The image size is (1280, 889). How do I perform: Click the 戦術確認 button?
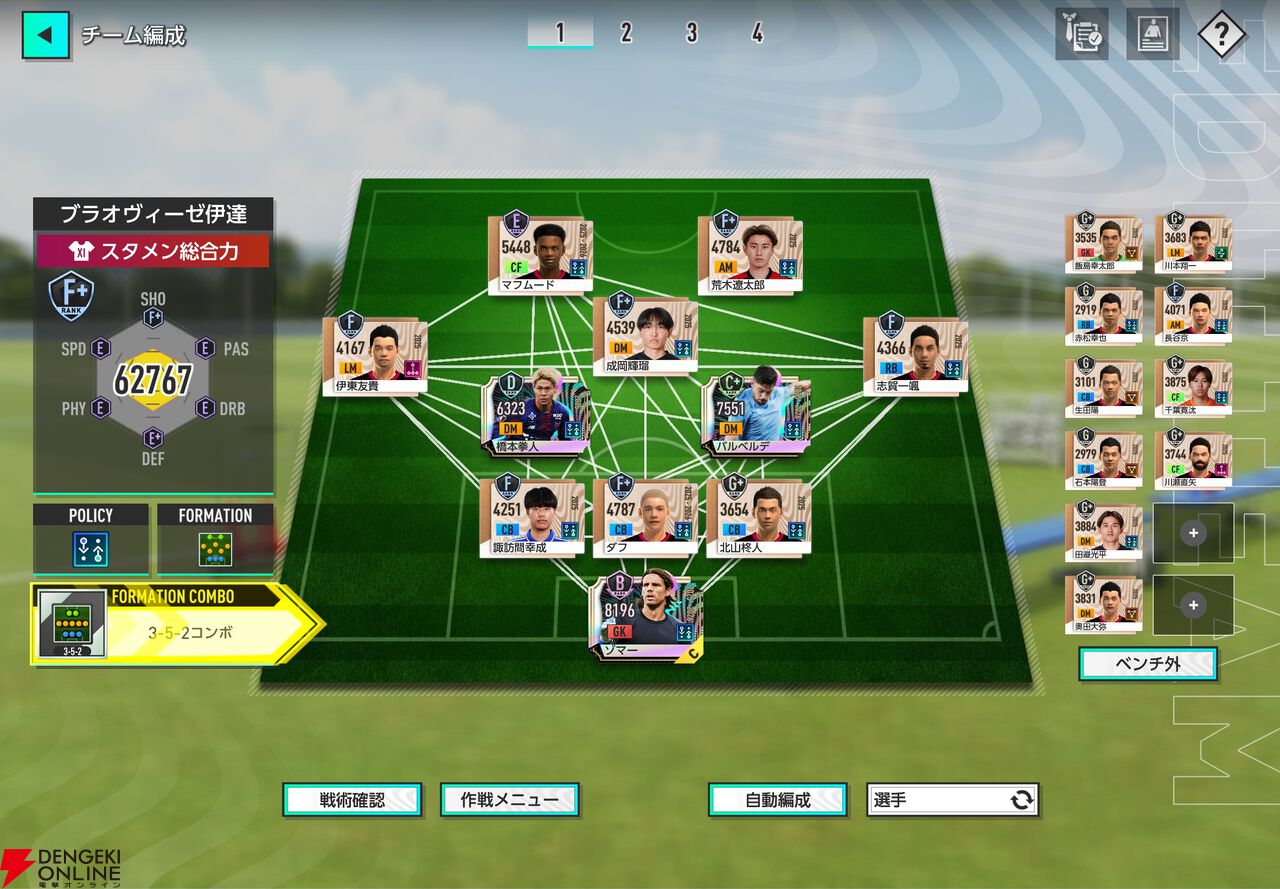[x=352, y=800]
